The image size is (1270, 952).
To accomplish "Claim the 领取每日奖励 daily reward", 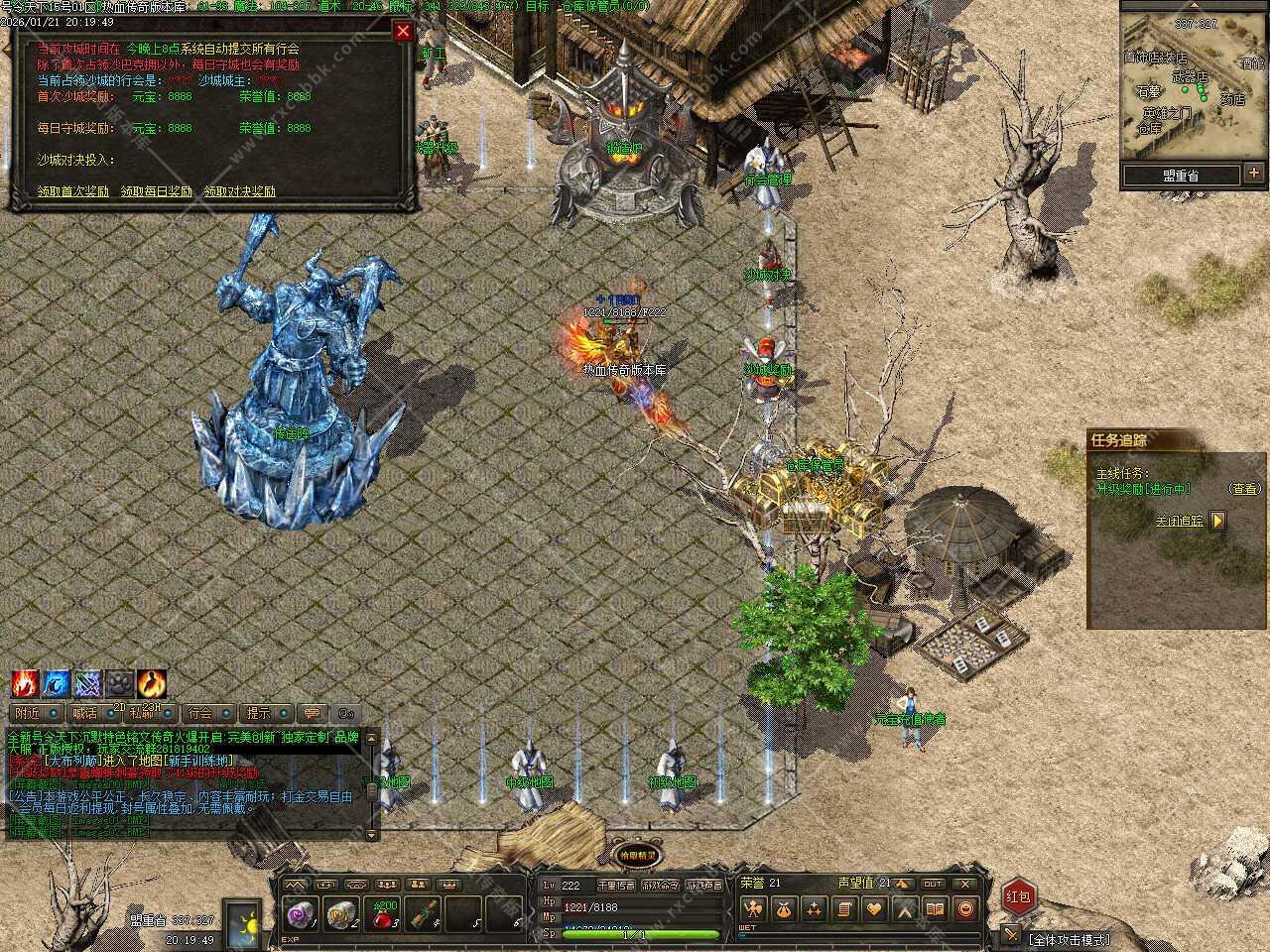I will point(157,191).
